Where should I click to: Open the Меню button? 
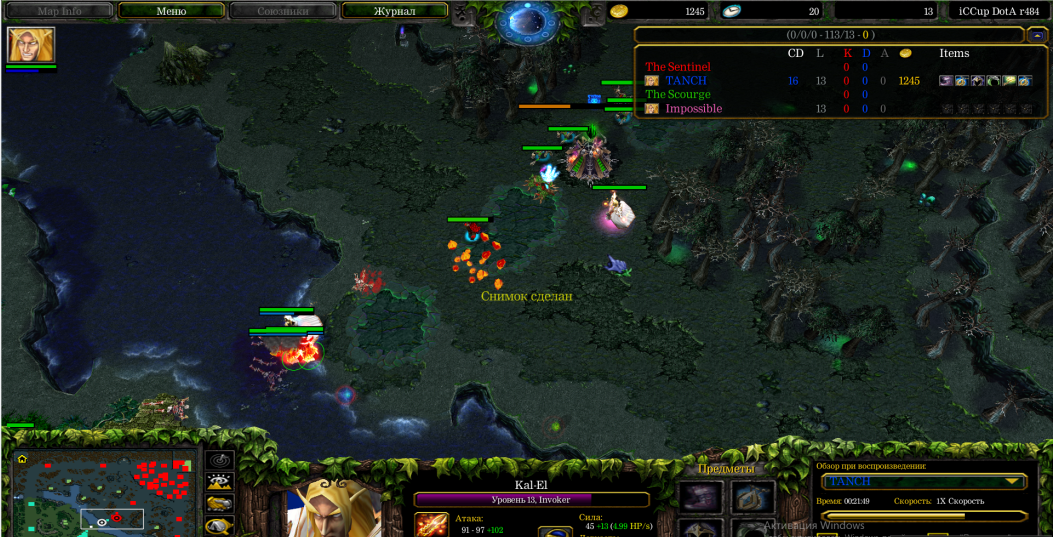coord(171,11)
